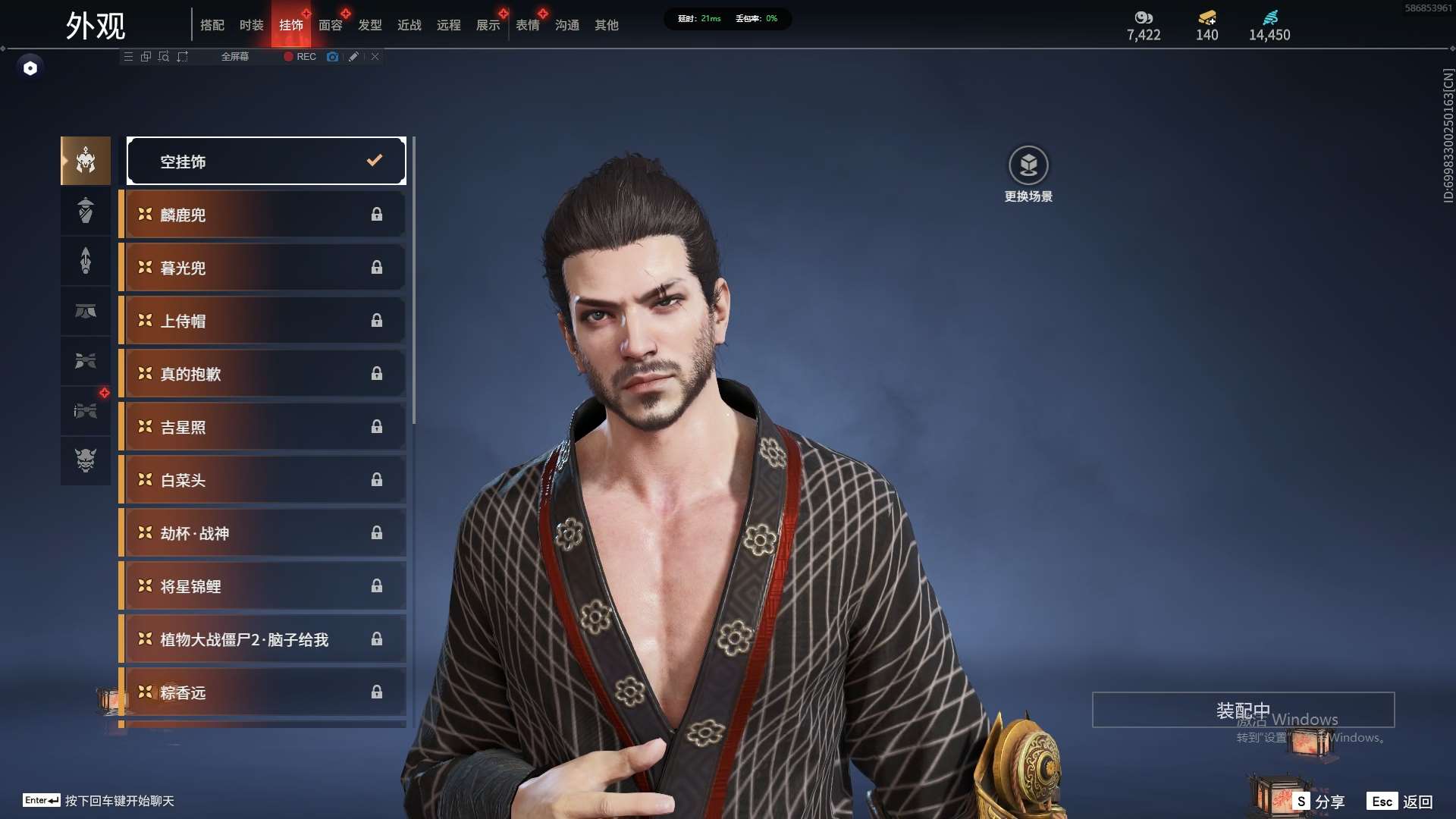
Task: Select the 真的抱歉 accessory
Action: coord(262,374)
